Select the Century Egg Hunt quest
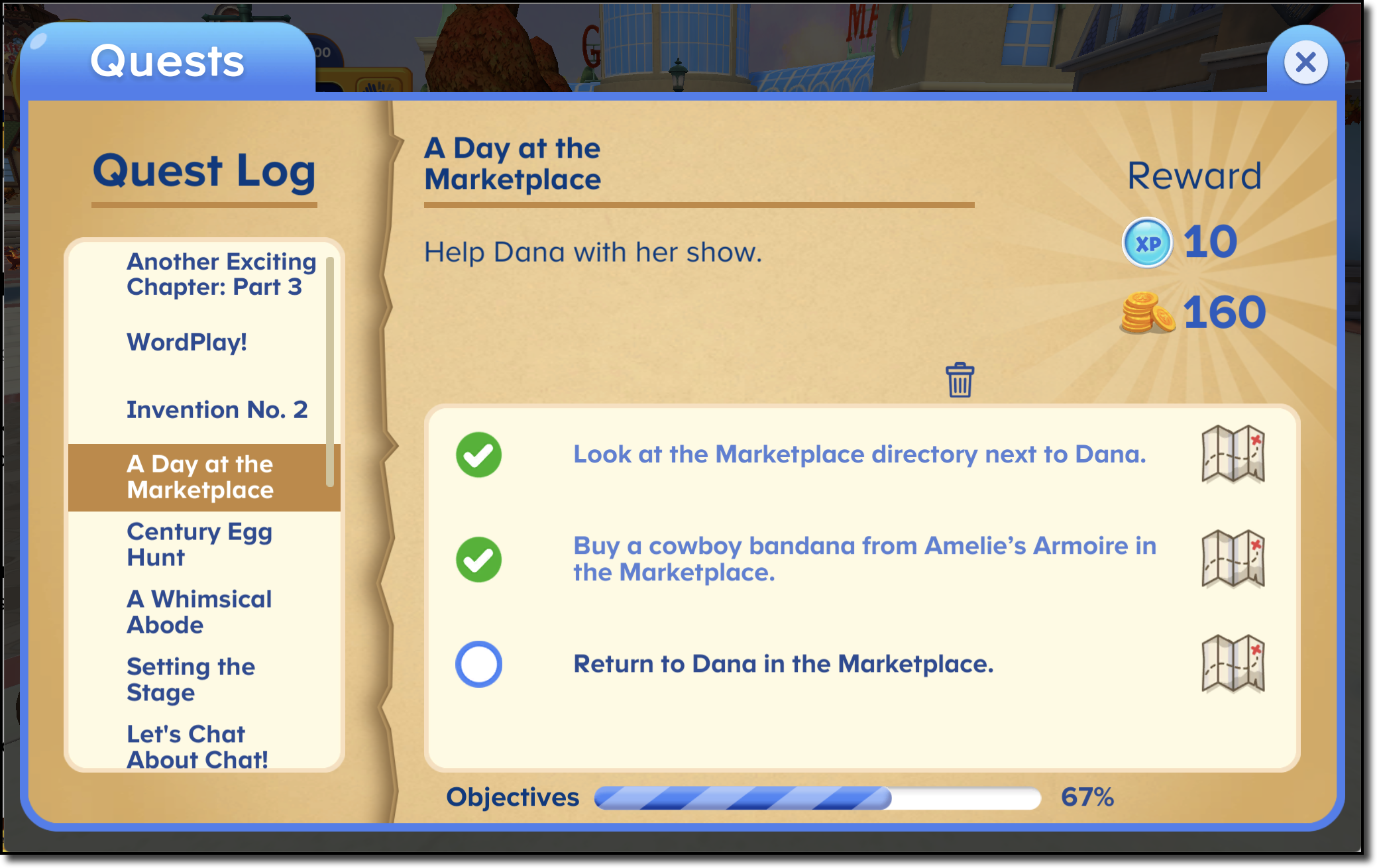 [199, 544]
